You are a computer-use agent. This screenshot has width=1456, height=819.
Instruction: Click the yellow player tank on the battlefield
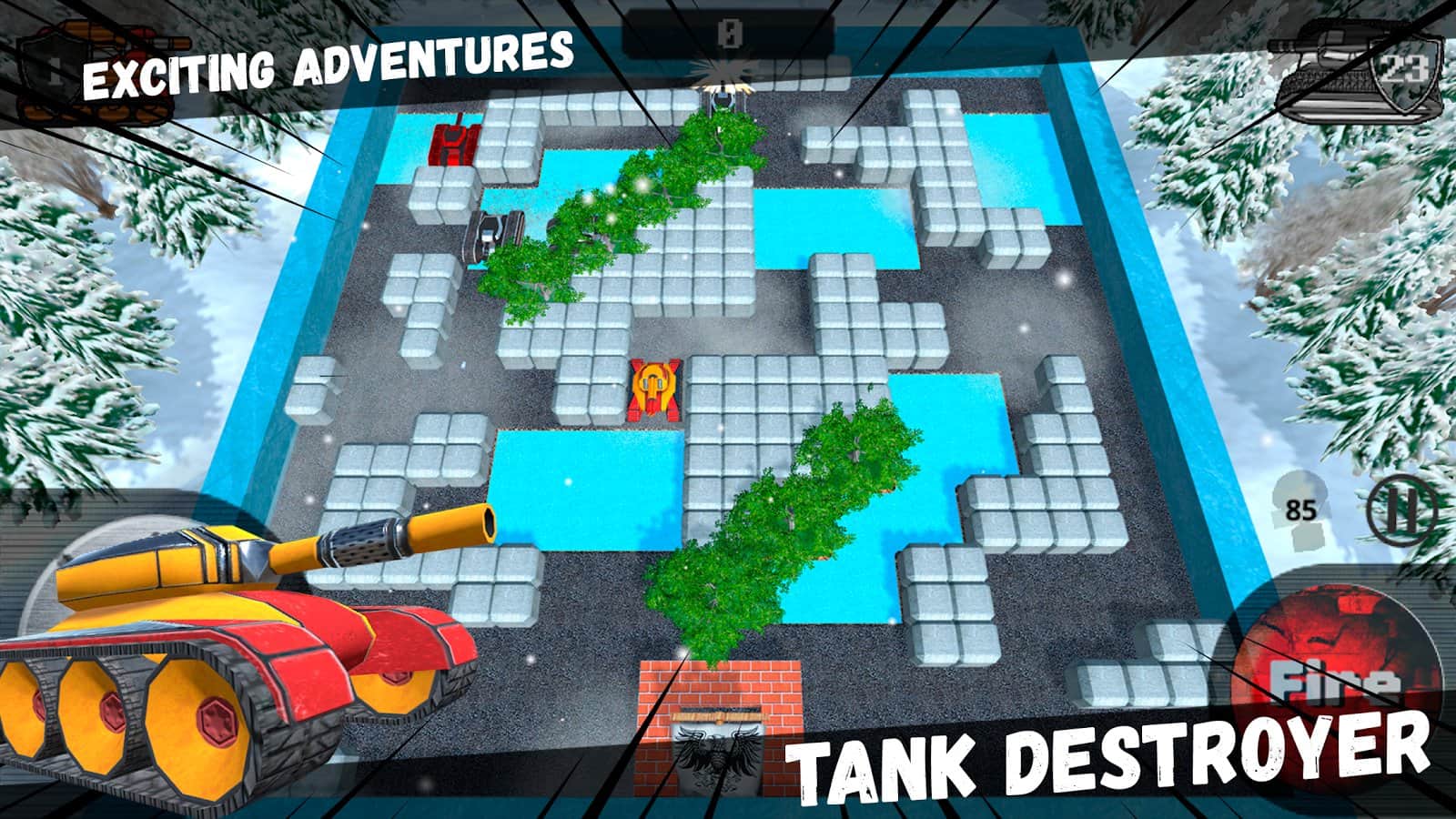click(x=657, y=389)
